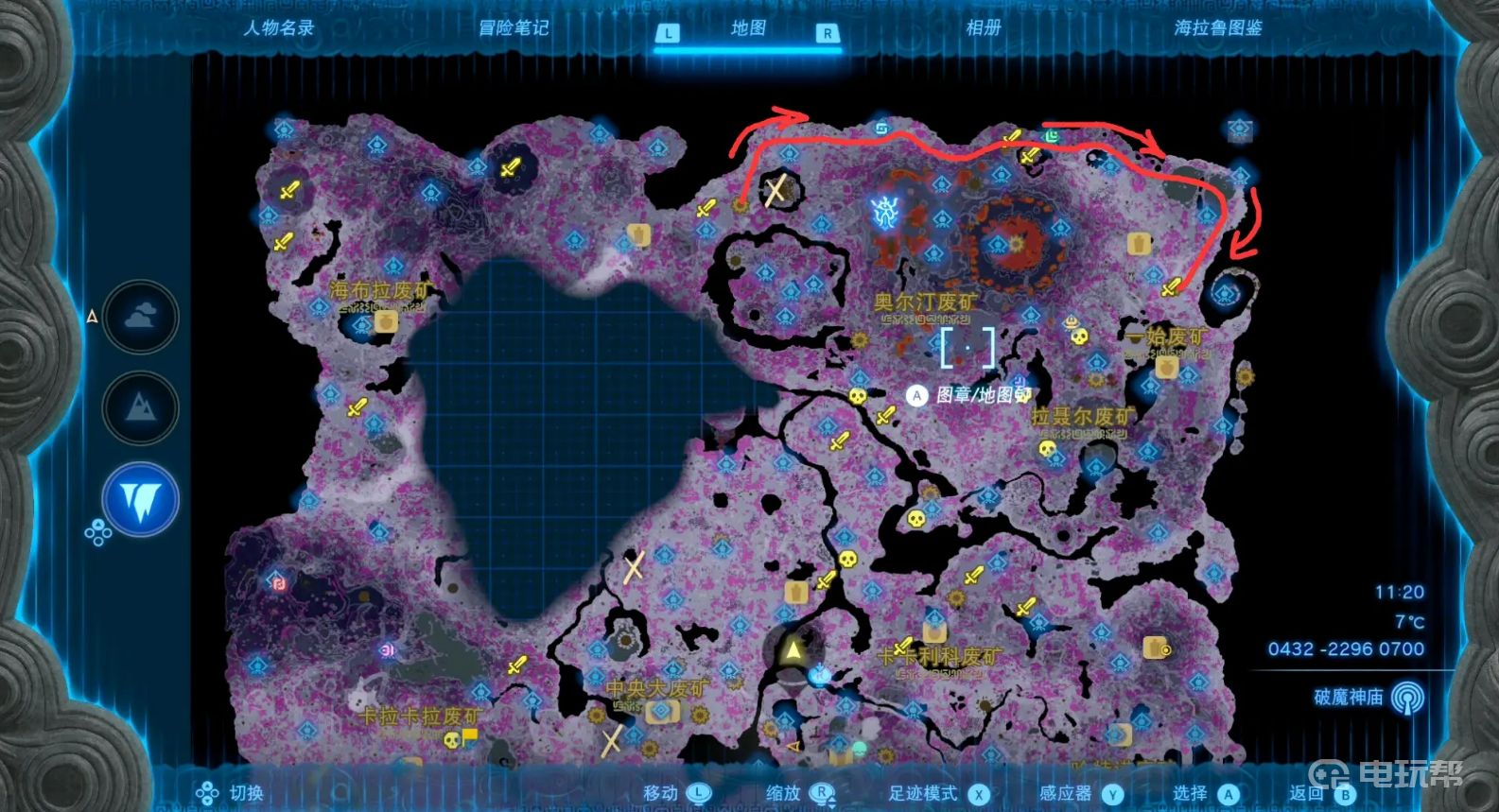Switch to the surface layer mountain icon
The width and height of the screenshot is (1499, 812).
point(141,407)
